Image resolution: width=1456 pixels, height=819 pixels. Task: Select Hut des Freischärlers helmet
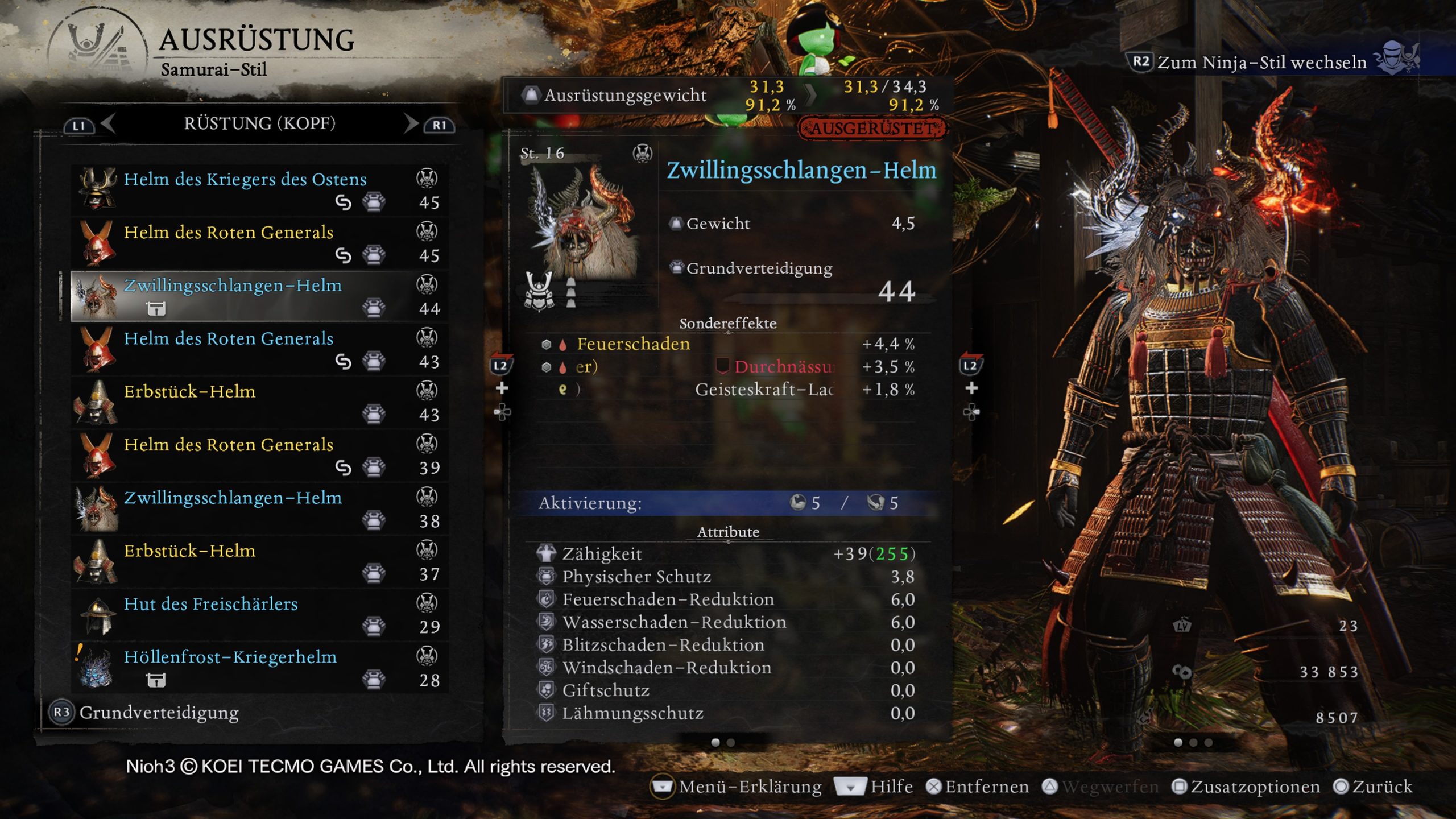pos(259,614)
